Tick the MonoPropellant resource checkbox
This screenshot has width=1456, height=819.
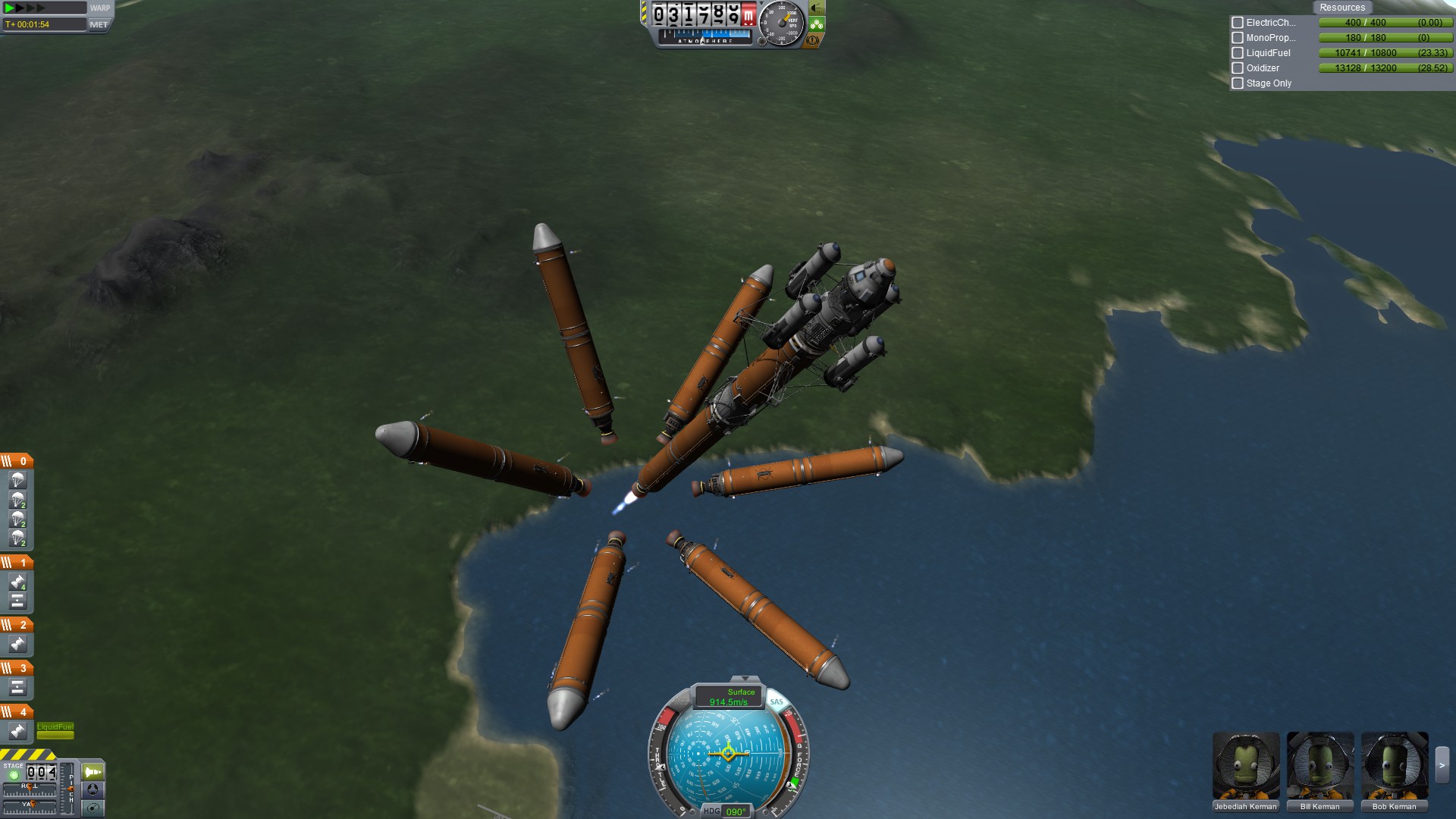[x=1238, y=38]
